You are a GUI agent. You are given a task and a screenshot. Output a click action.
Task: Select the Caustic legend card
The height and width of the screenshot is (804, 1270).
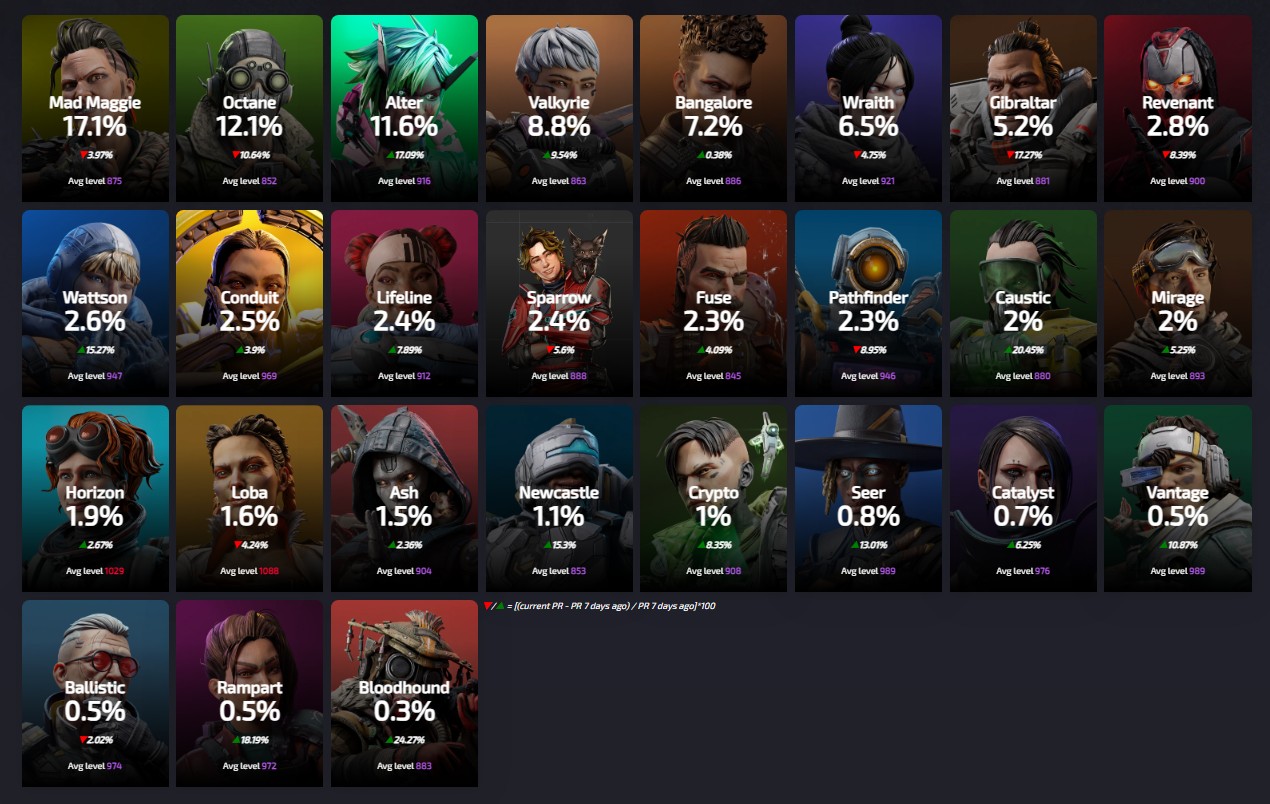(x=1023, y=303)
